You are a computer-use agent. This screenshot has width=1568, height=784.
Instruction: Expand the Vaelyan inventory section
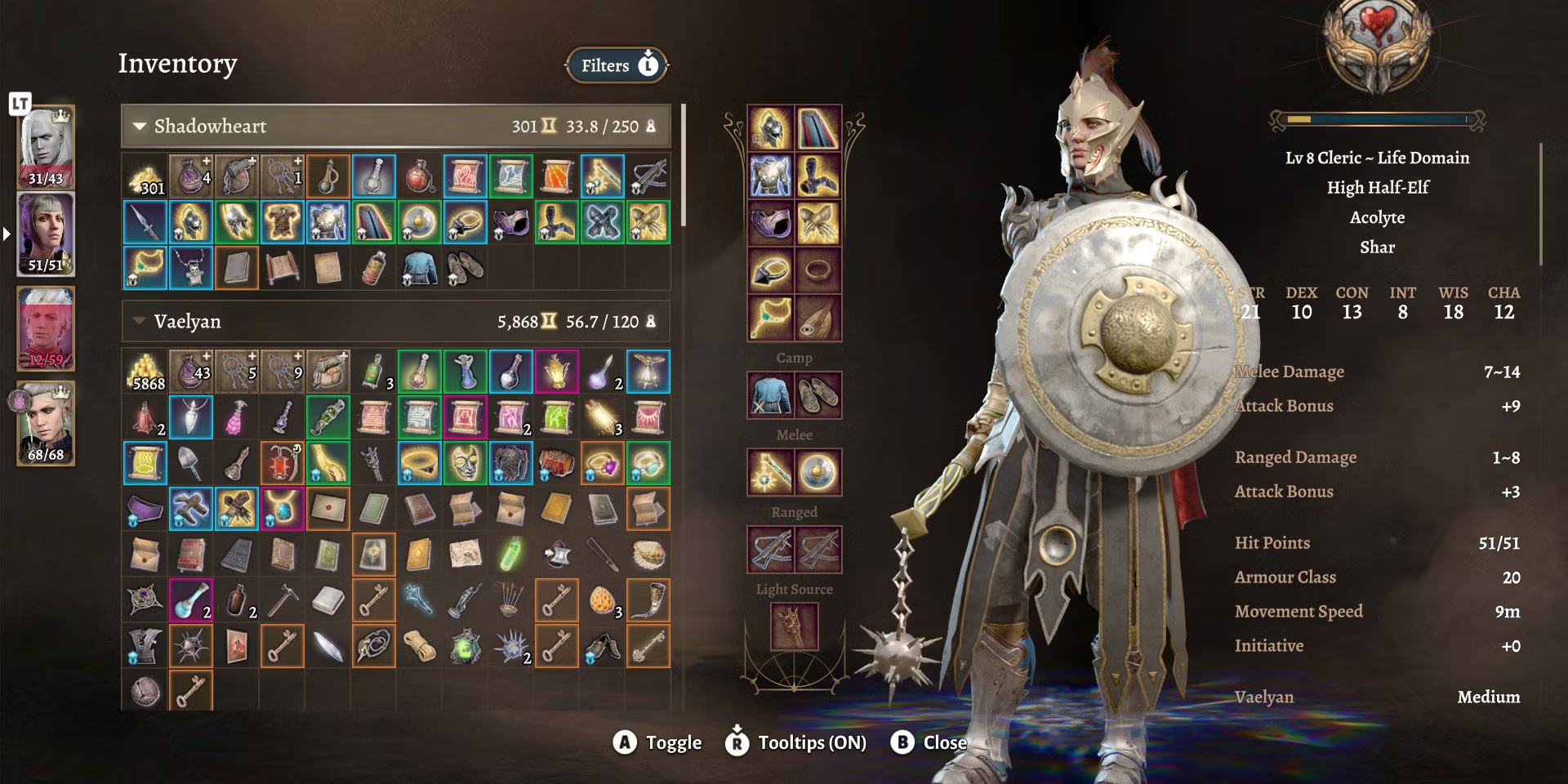140,321
